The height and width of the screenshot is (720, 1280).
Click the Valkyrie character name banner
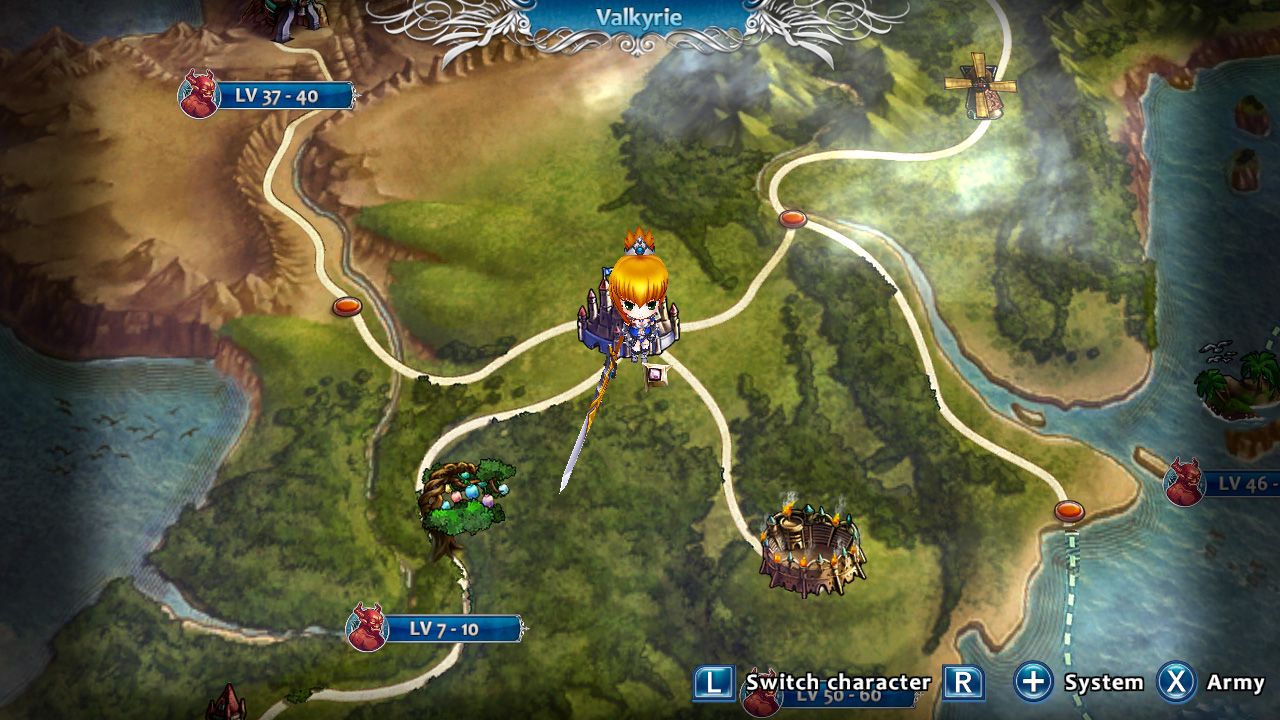coord(638,18)
